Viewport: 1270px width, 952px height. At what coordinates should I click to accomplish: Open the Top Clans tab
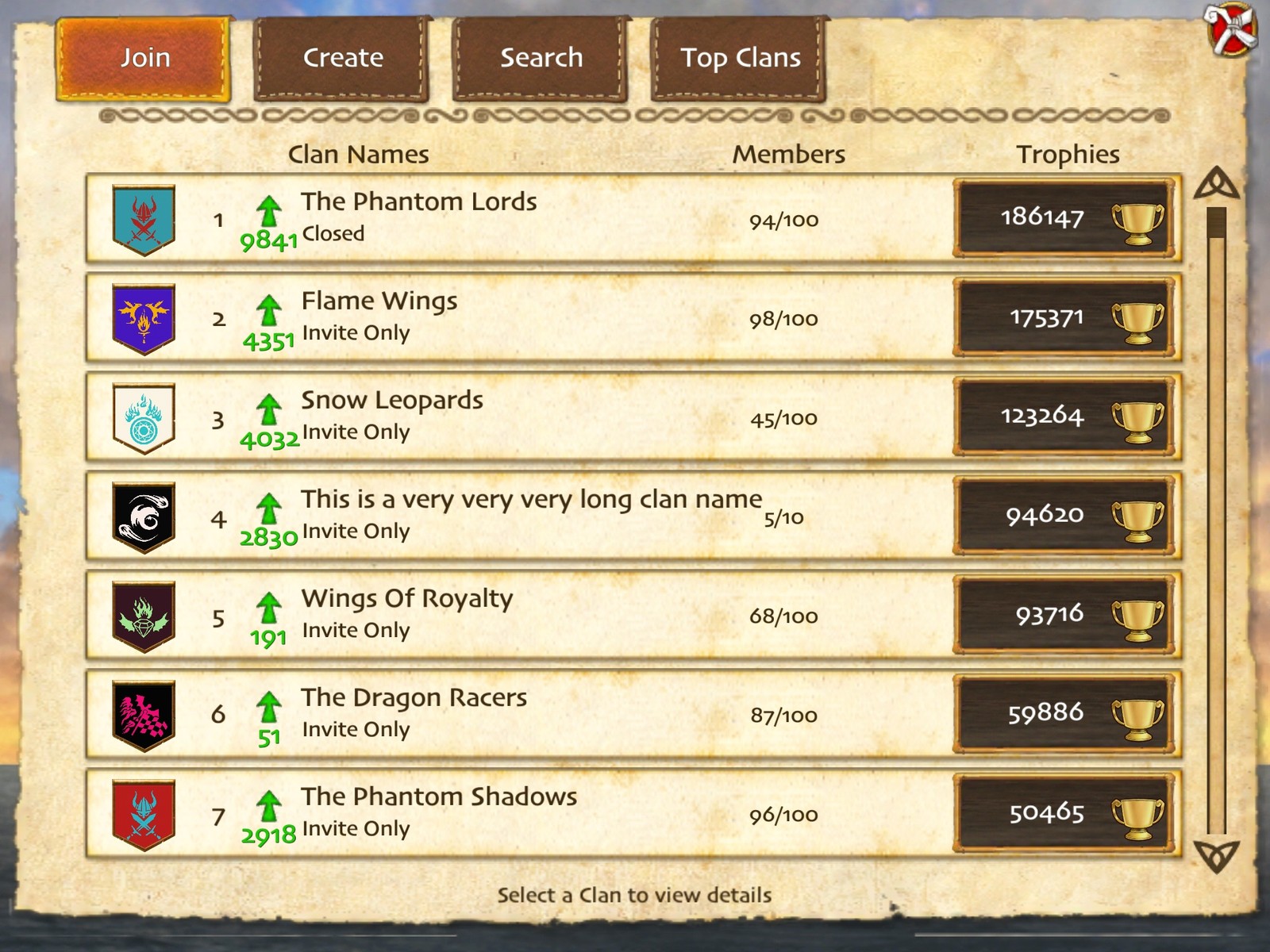click(x=741, y=57)
